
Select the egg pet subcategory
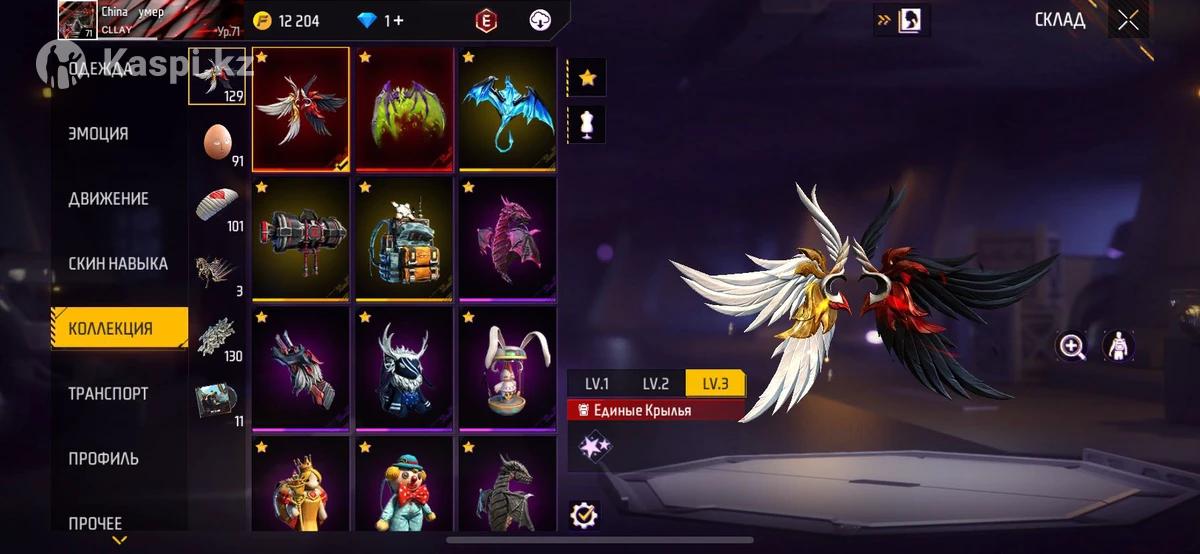217,143
